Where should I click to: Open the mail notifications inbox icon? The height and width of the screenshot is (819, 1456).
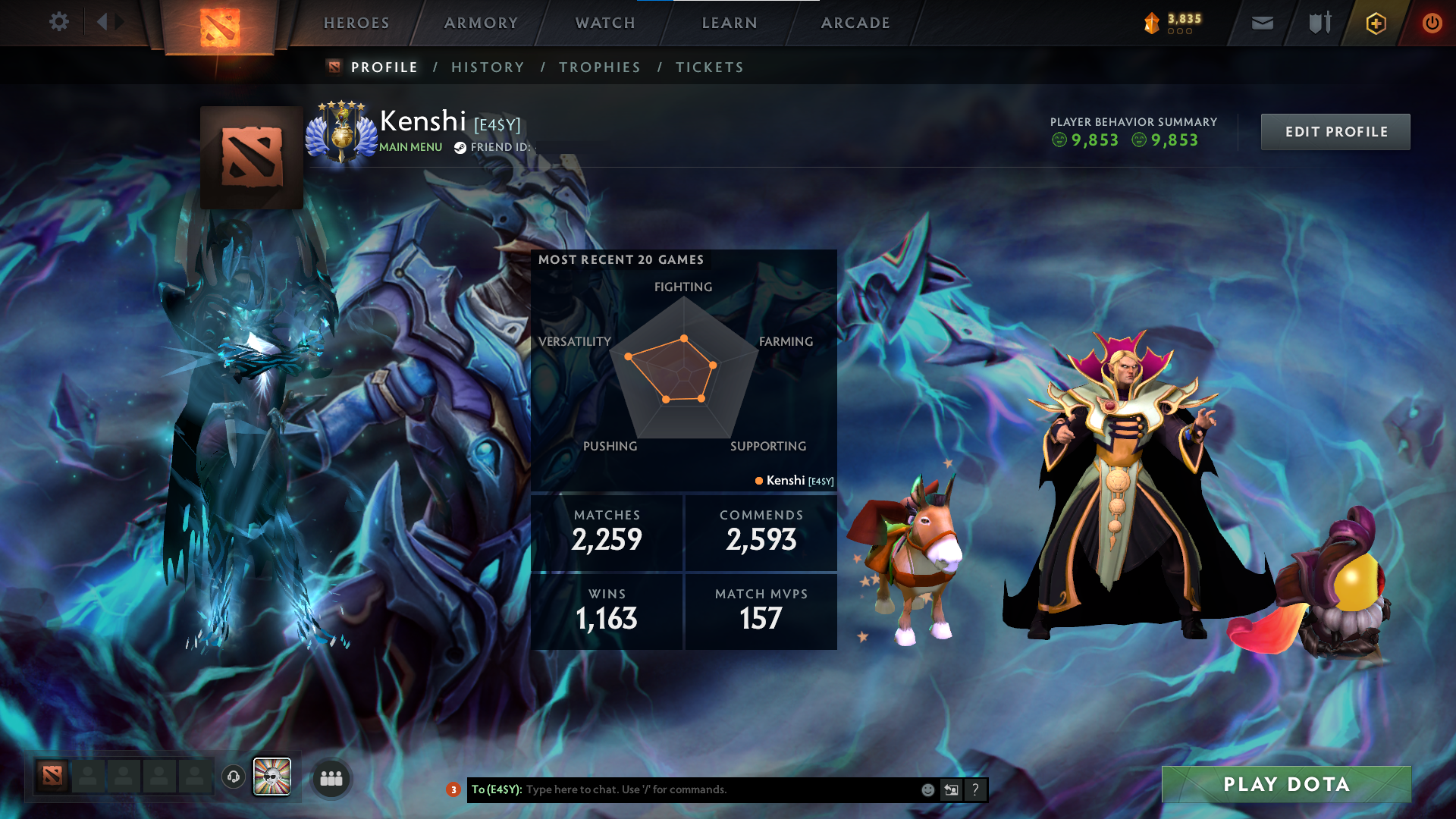tap(1261, 23)
